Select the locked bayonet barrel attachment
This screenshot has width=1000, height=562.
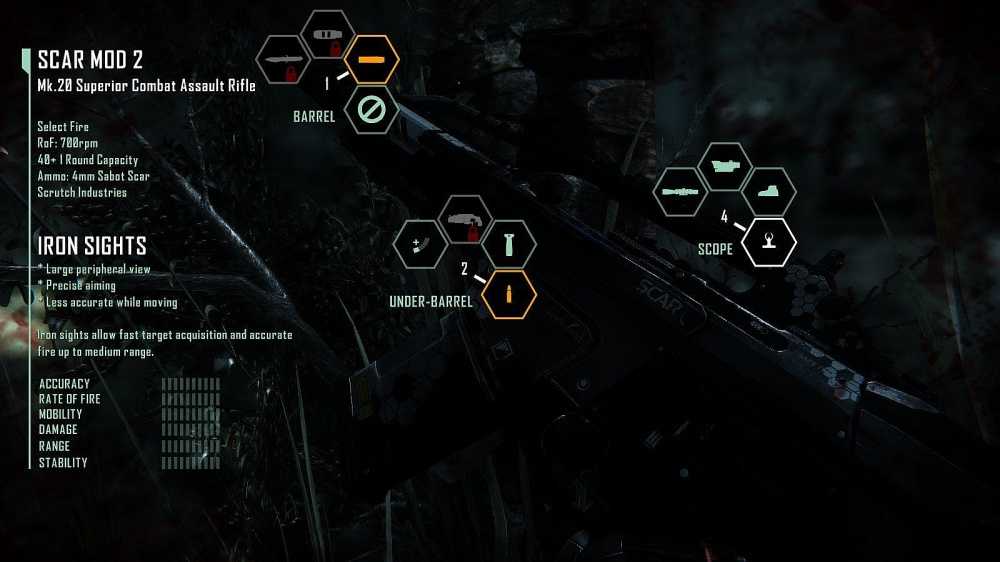point(288,60)
